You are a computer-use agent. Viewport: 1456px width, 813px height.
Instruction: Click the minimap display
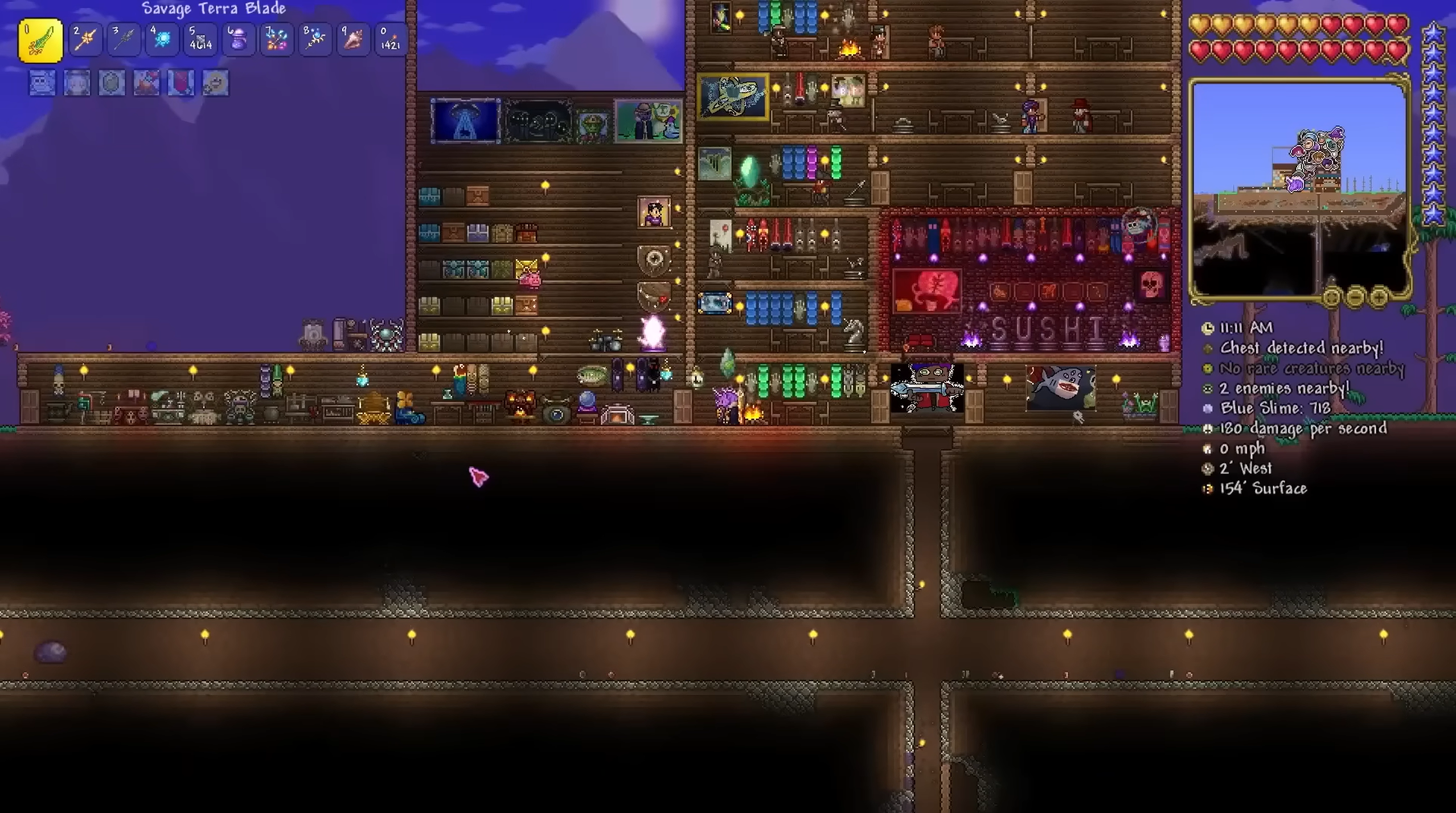(1298, 188)
